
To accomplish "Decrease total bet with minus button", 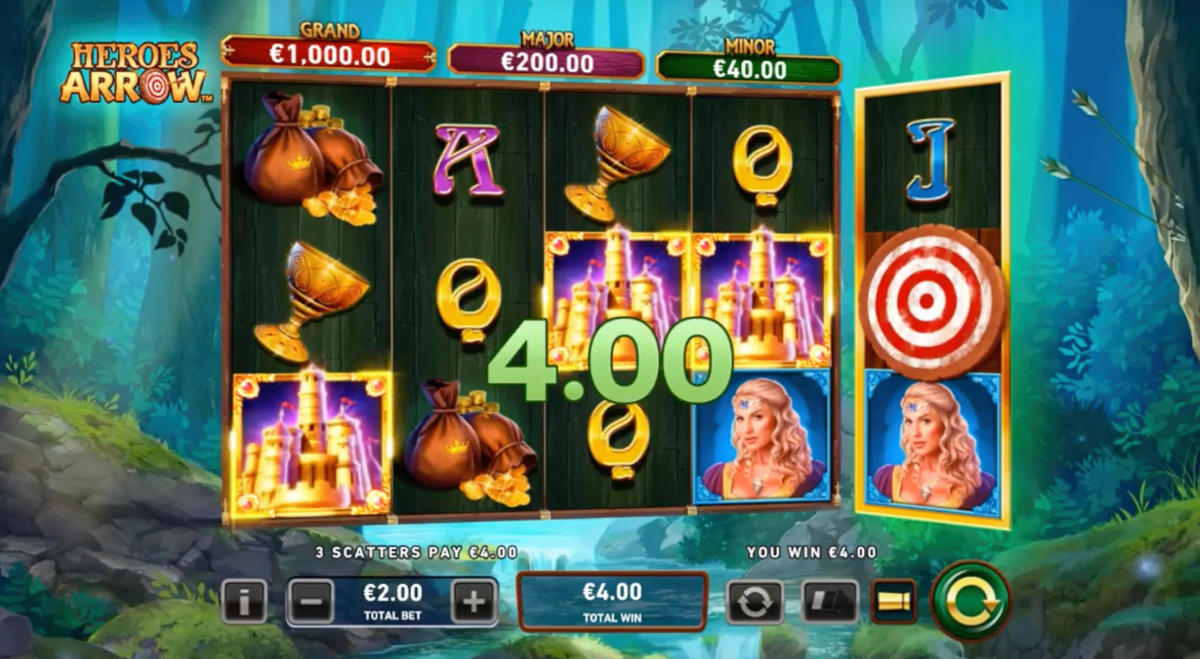I will tap(311, 601).
